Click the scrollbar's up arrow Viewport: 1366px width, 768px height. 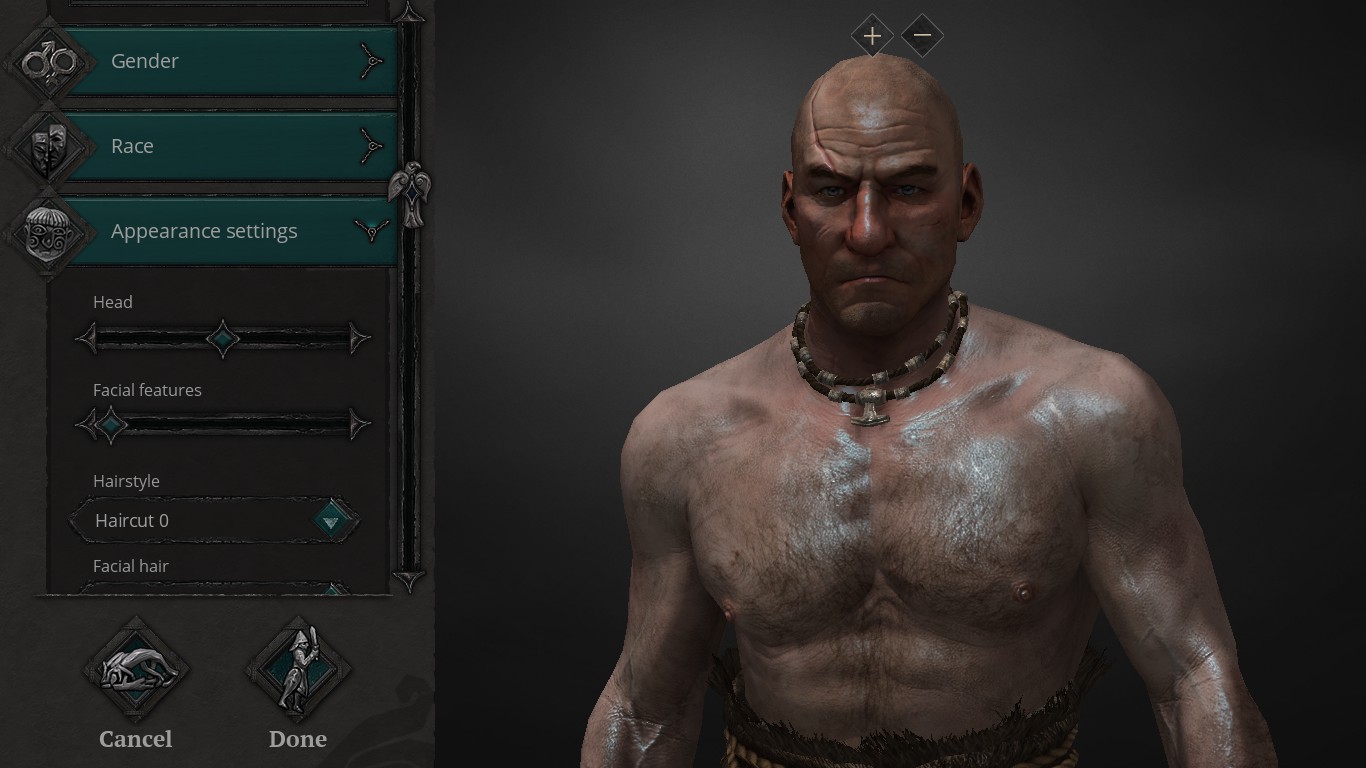click(x=408, y=12)
